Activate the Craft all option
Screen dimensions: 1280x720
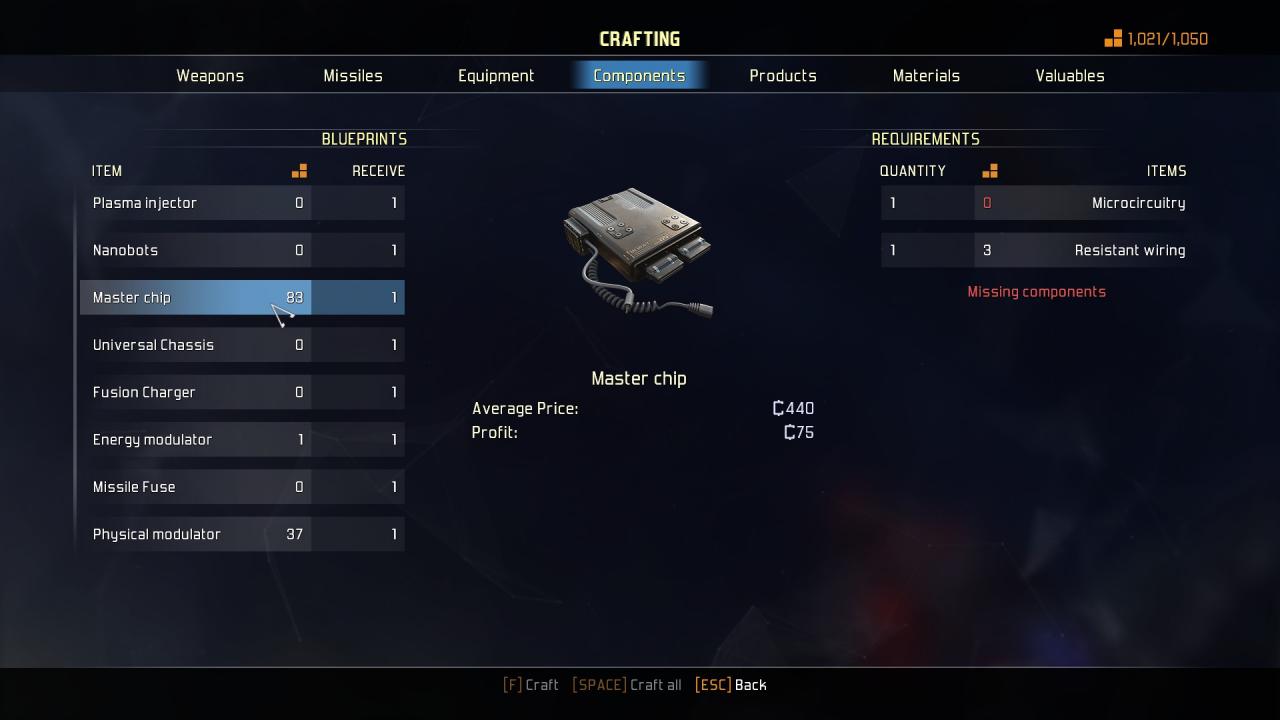pyautogui.click(x=627, y=685)
